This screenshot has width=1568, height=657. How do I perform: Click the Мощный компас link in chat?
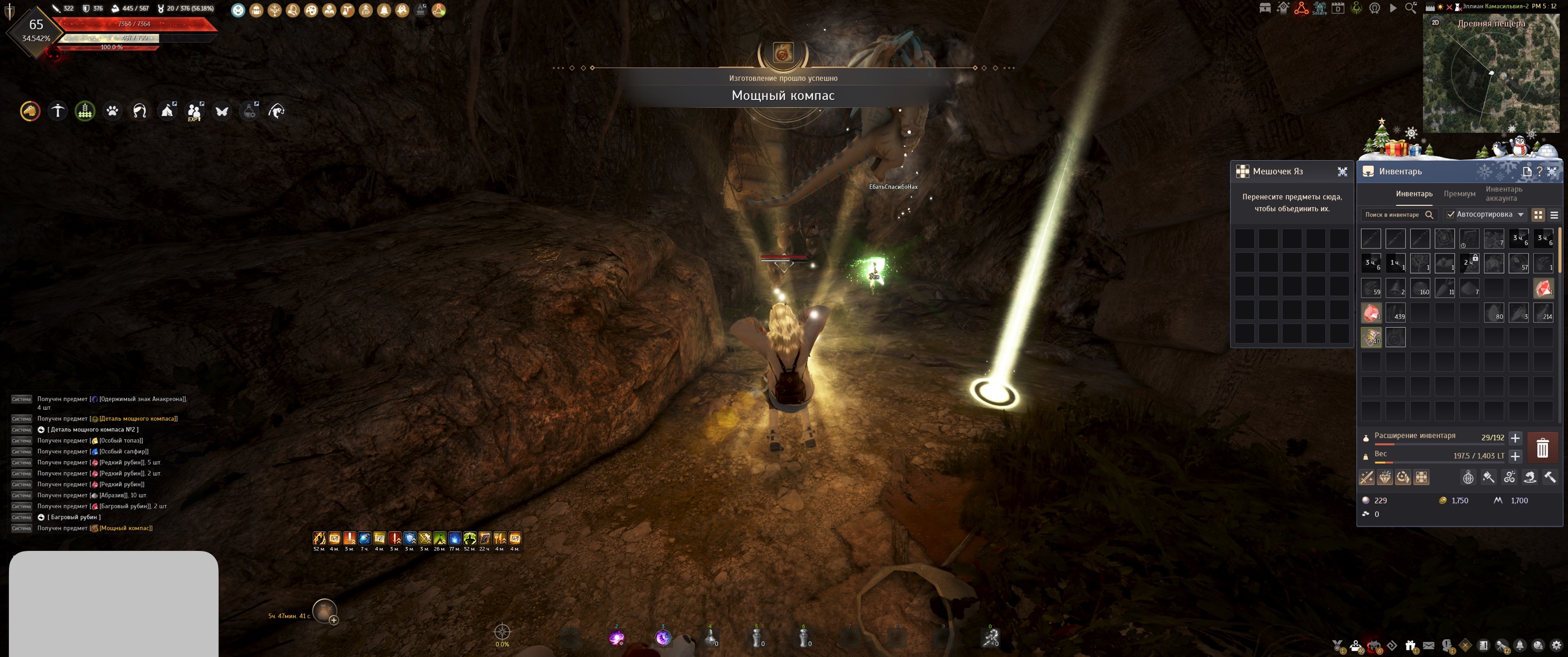point(126,528)
